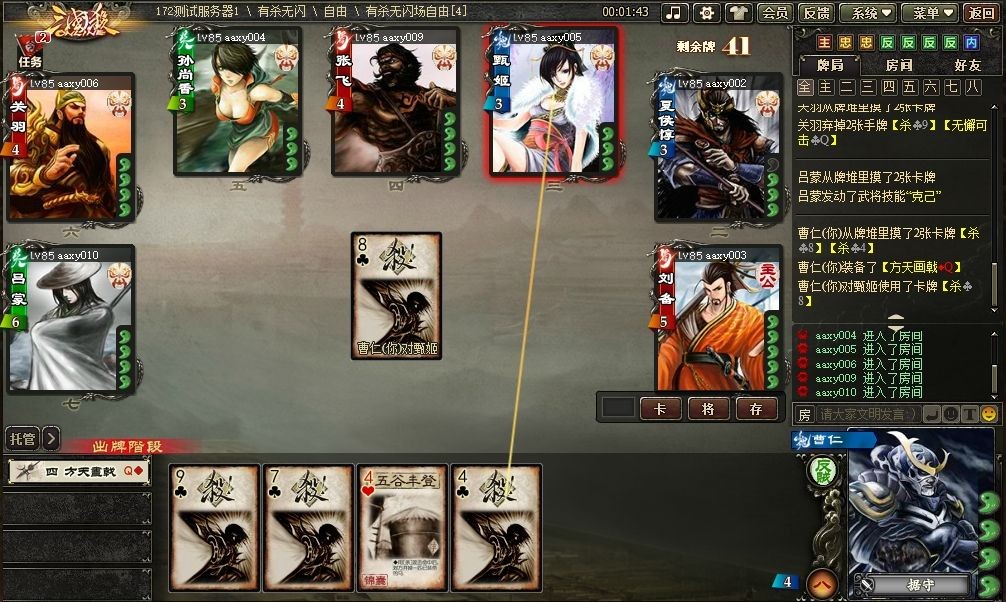This screenshot has width=1006, height=602.
Task: Choose the 五谷丰登 card in hand
Action: click(402, 527)
